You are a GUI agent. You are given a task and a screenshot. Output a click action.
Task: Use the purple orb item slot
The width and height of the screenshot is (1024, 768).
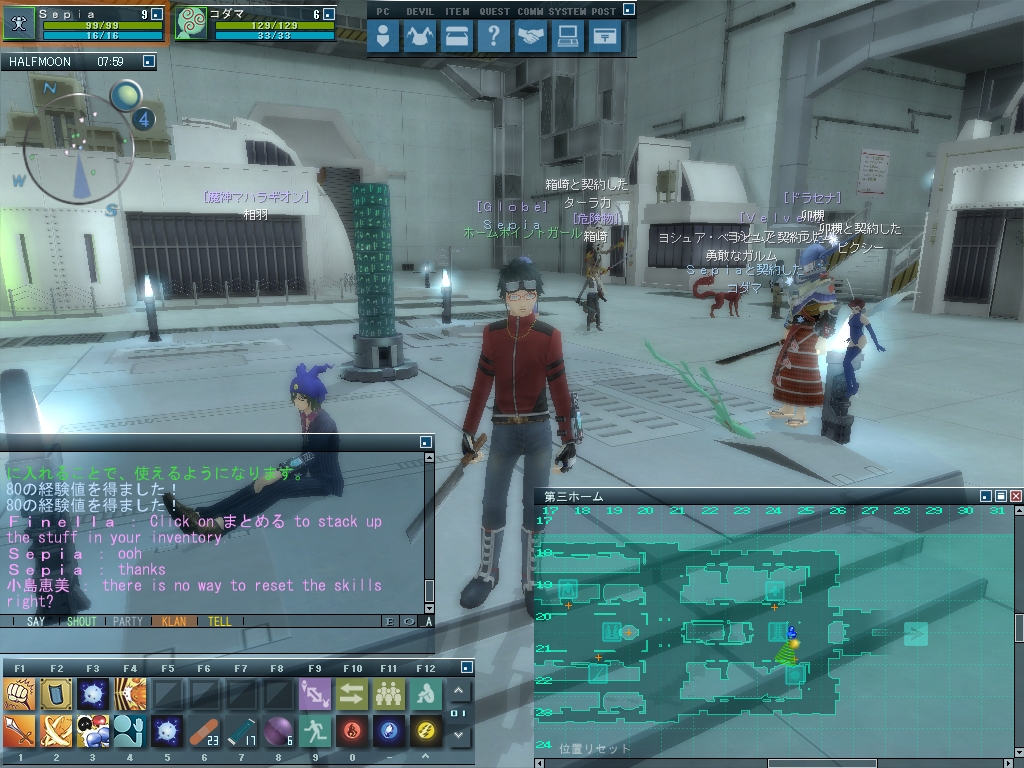tap(277, 731)
